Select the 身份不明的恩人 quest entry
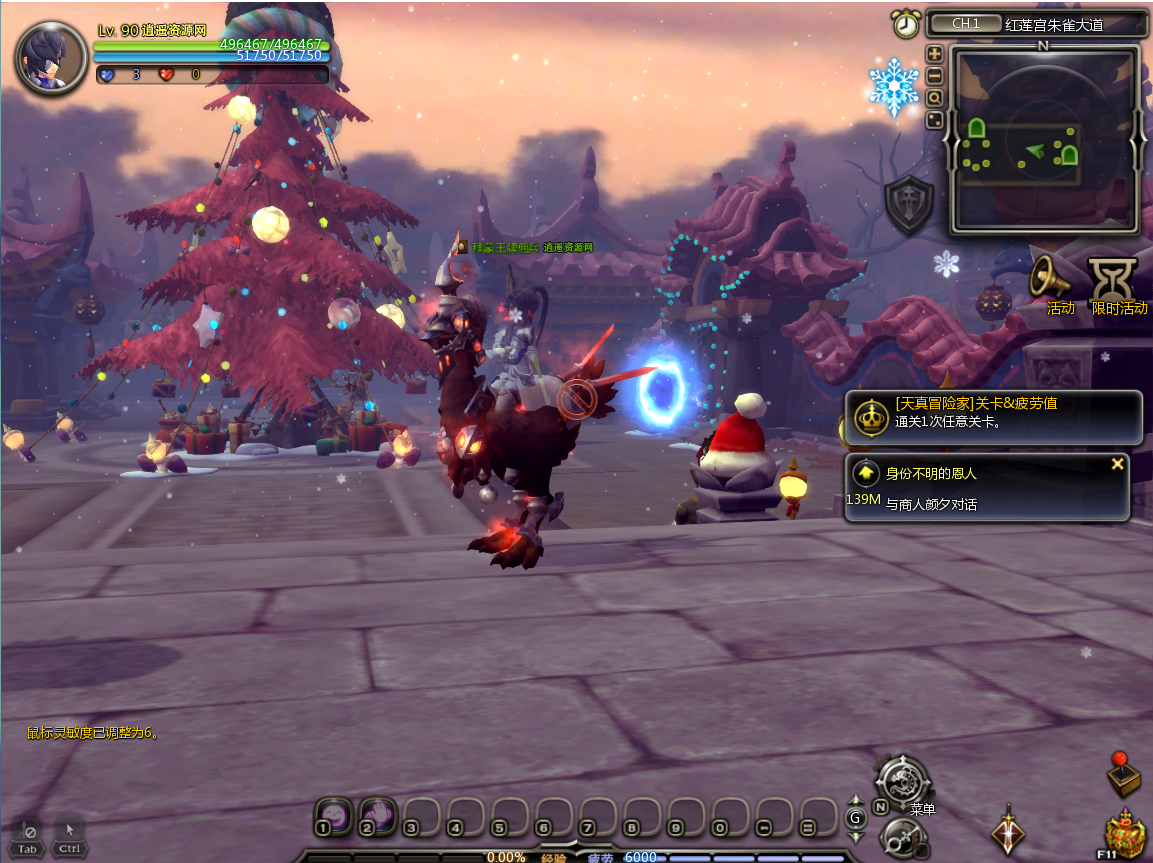The width and height of the screenshot is (1153, 863). tap(988, 487)
